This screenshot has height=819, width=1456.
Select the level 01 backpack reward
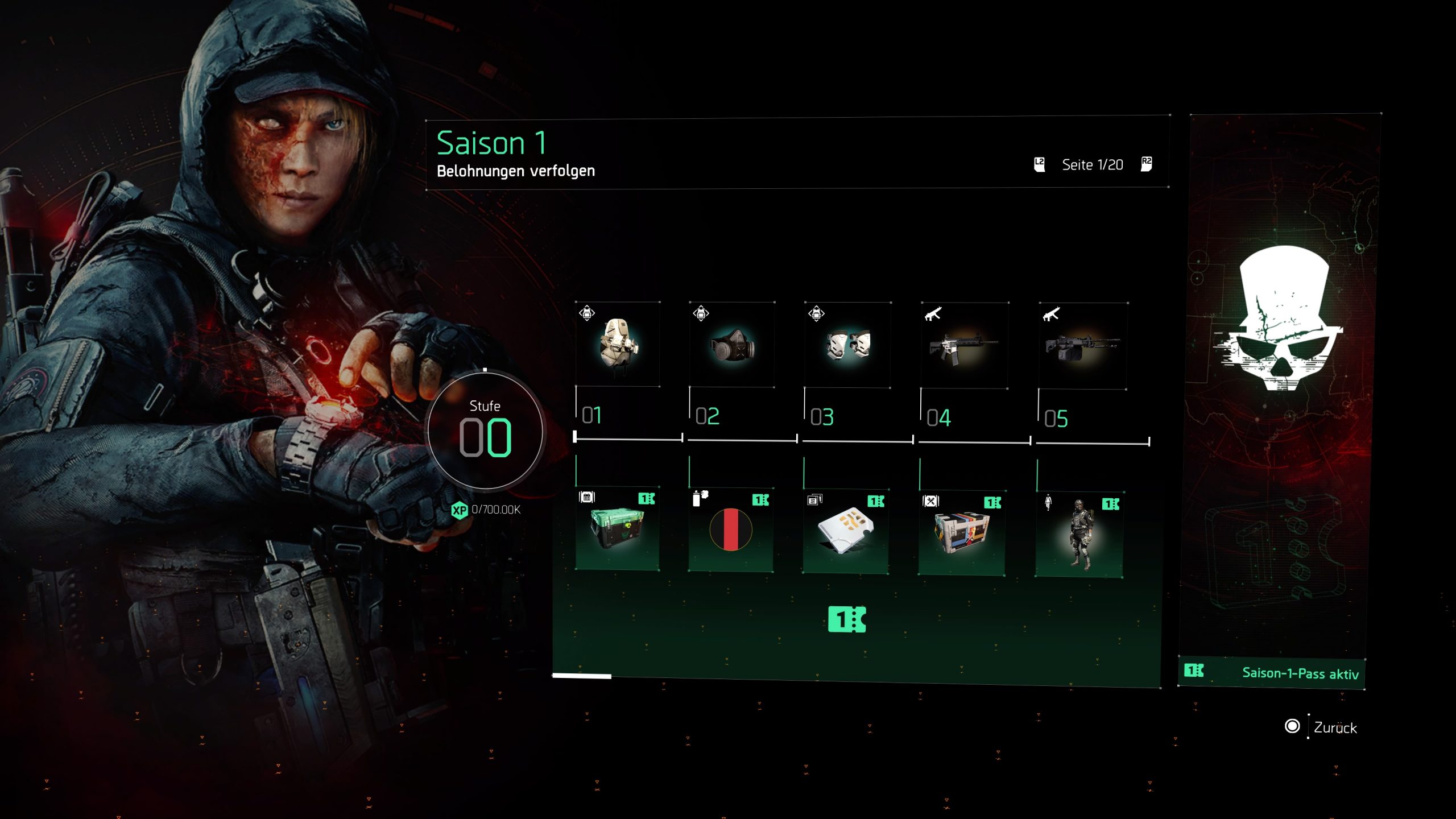click(x=618, y=345)
